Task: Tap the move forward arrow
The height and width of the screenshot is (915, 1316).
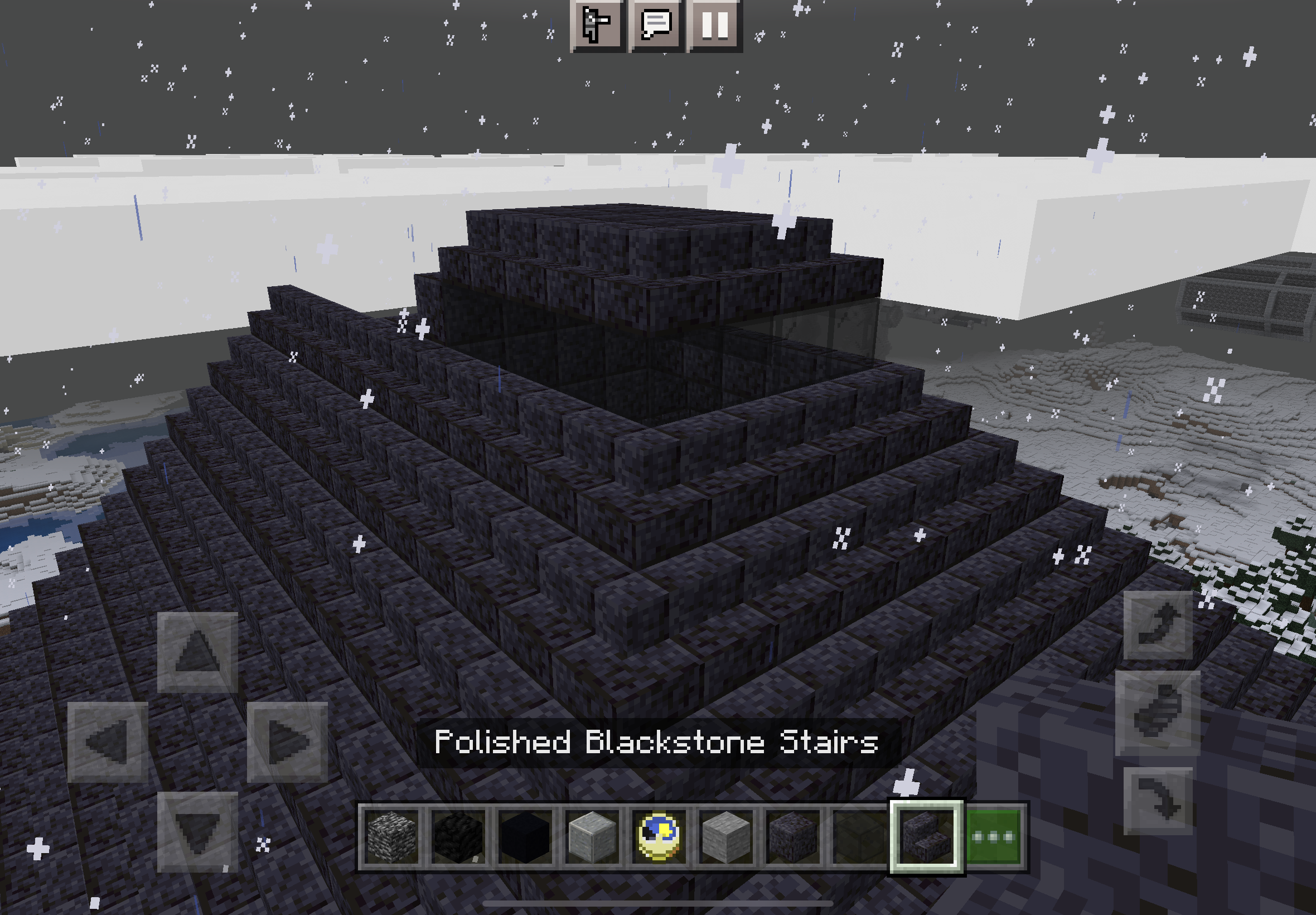Action: [197, 652]
